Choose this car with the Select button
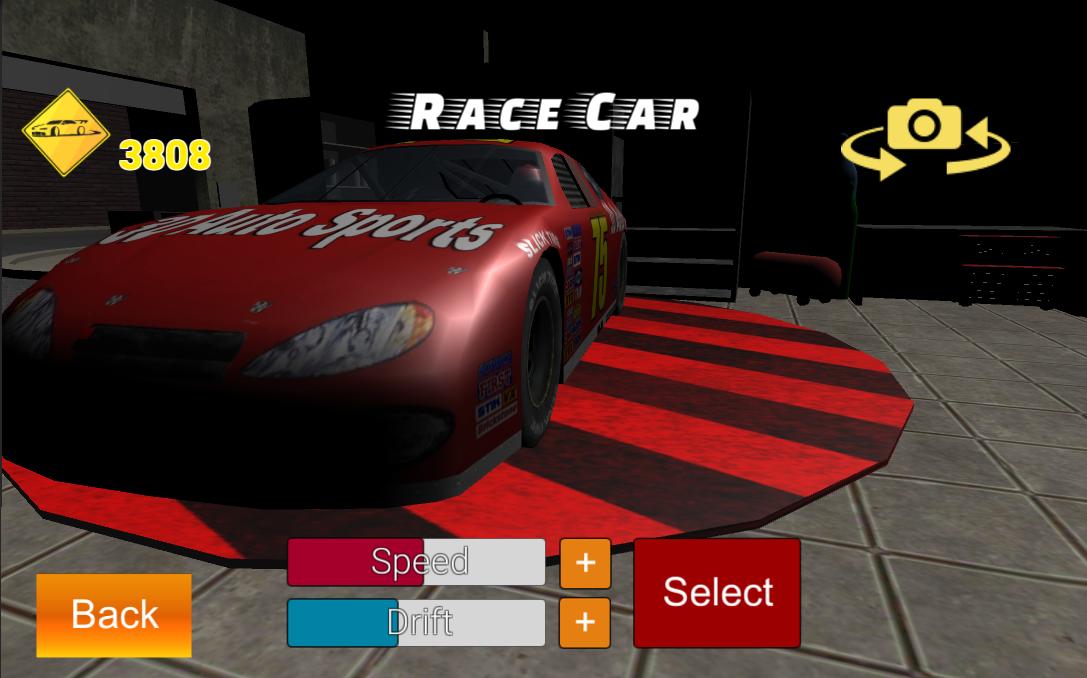 [x=717, y=592]
